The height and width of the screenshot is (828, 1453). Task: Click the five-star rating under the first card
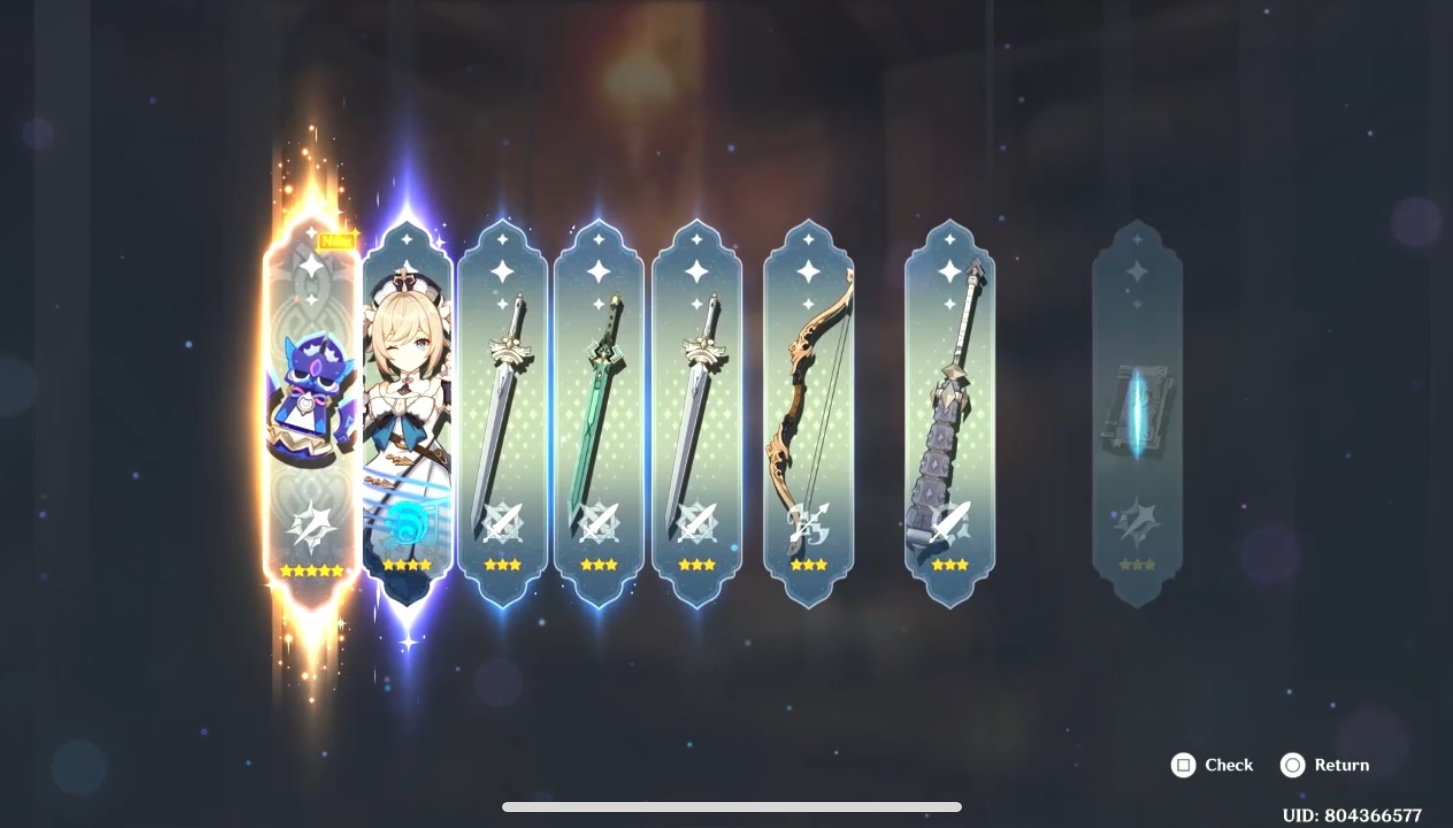(314, 570)
